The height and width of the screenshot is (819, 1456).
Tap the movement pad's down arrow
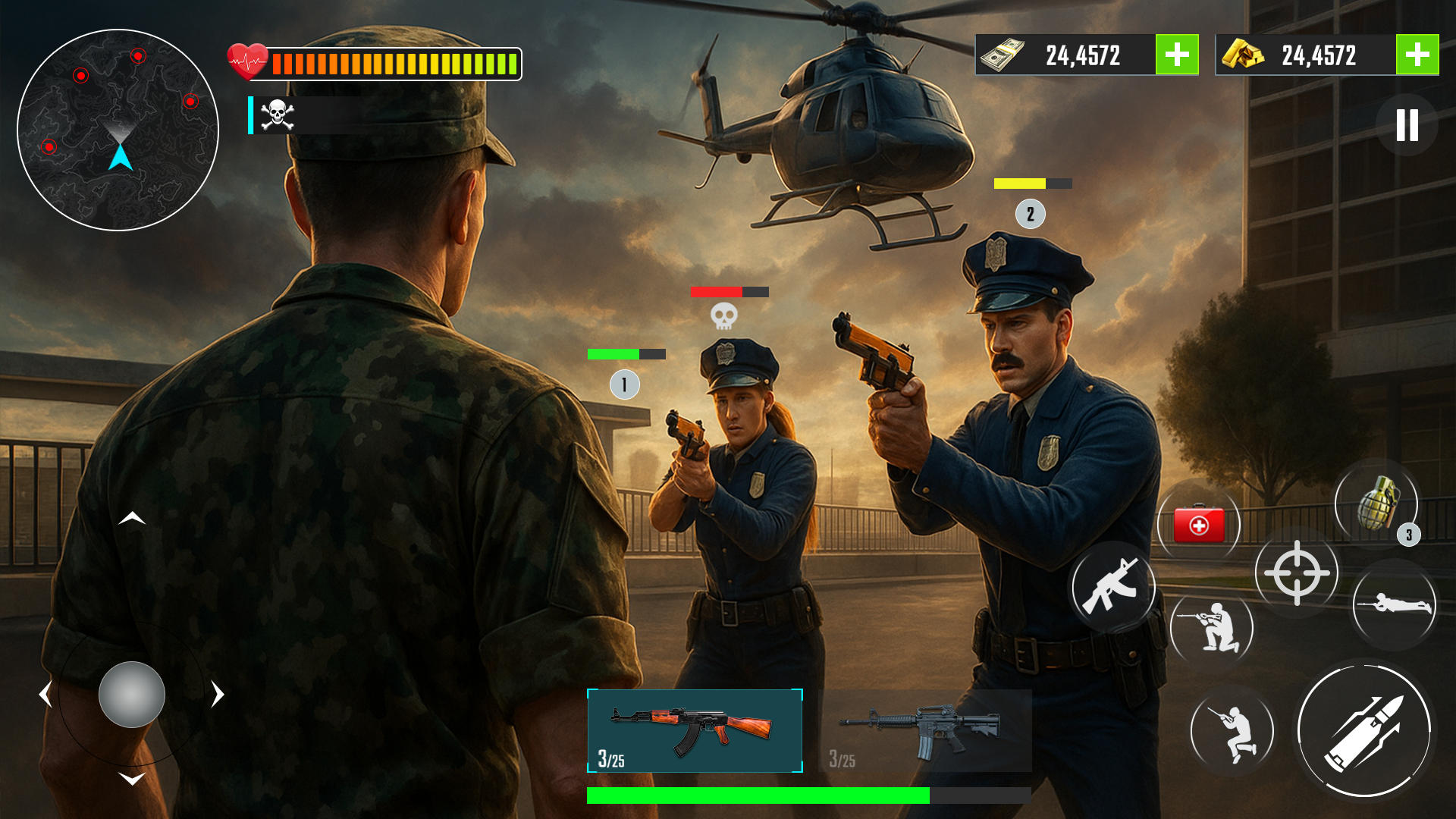pos(132,779)
